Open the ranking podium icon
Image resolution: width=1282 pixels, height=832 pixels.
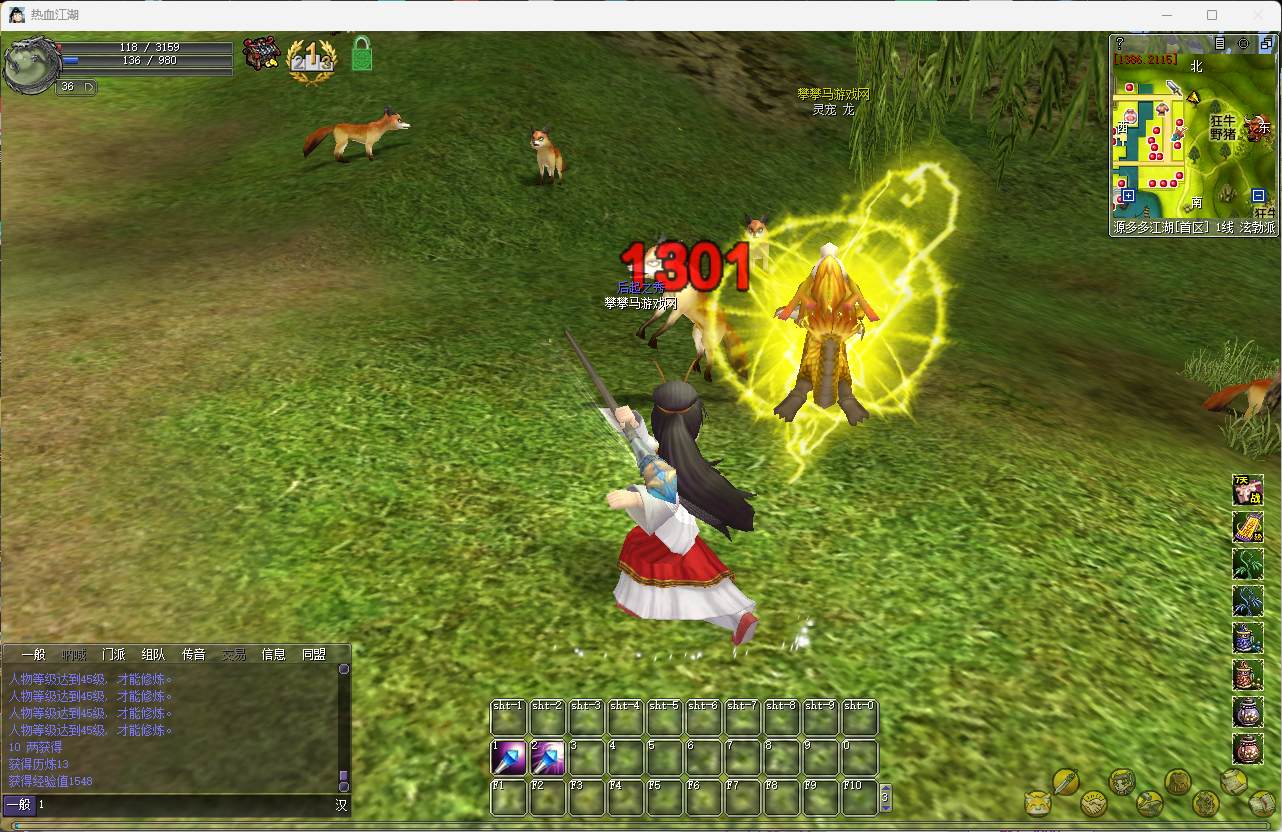pyautogui.click(x=311, y=59)
